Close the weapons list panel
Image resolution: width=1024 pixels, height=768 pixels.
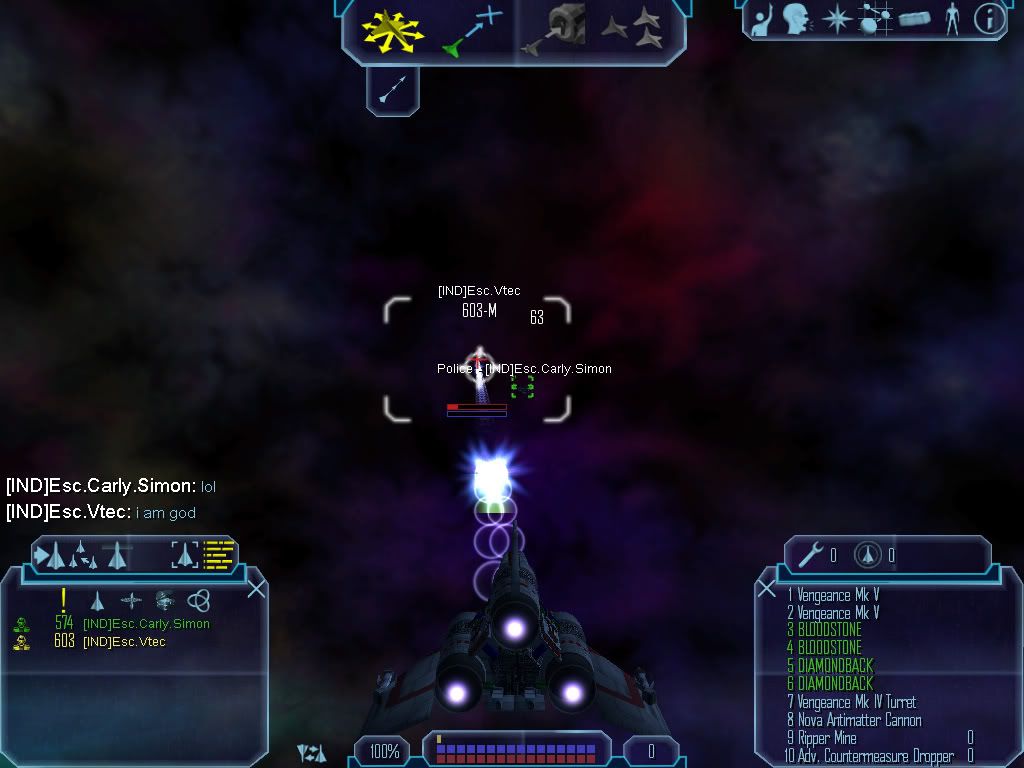tap(767, 589)
